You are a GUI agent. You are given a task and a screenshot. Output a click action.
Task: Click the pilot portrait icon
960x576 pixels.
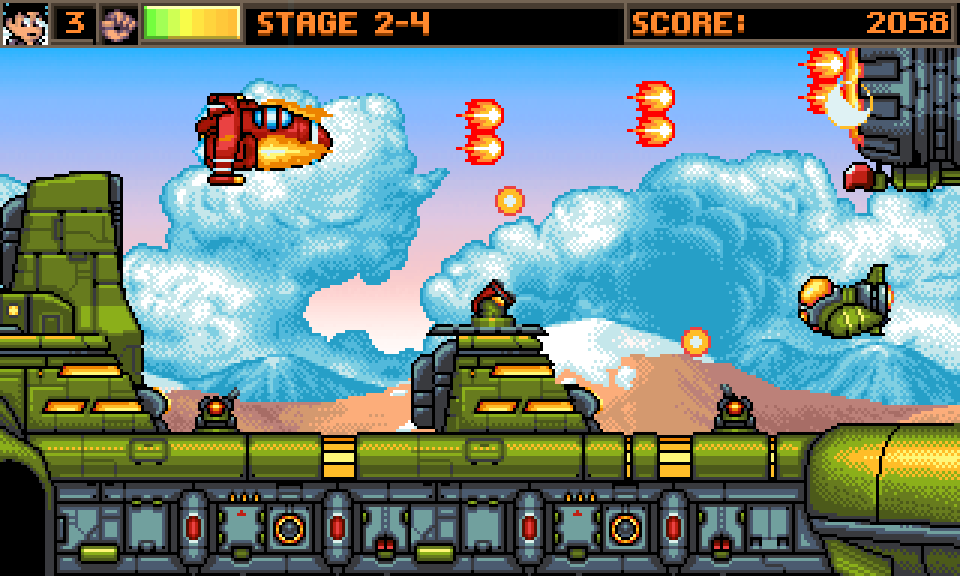[x=24, y=23]
